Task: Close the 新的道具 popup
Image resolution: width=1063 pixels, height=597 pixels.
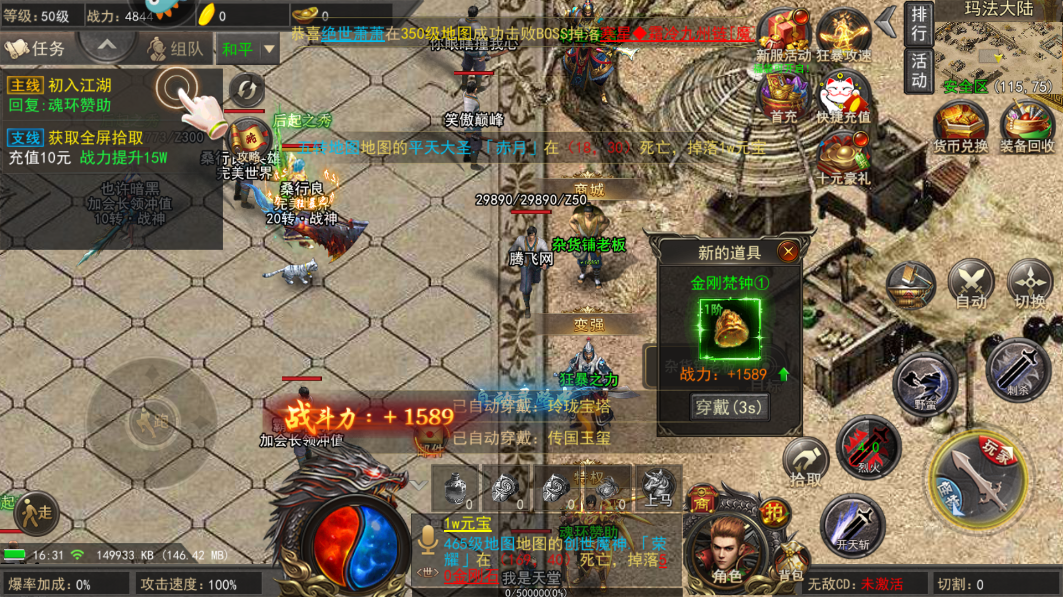Action: 788,252
